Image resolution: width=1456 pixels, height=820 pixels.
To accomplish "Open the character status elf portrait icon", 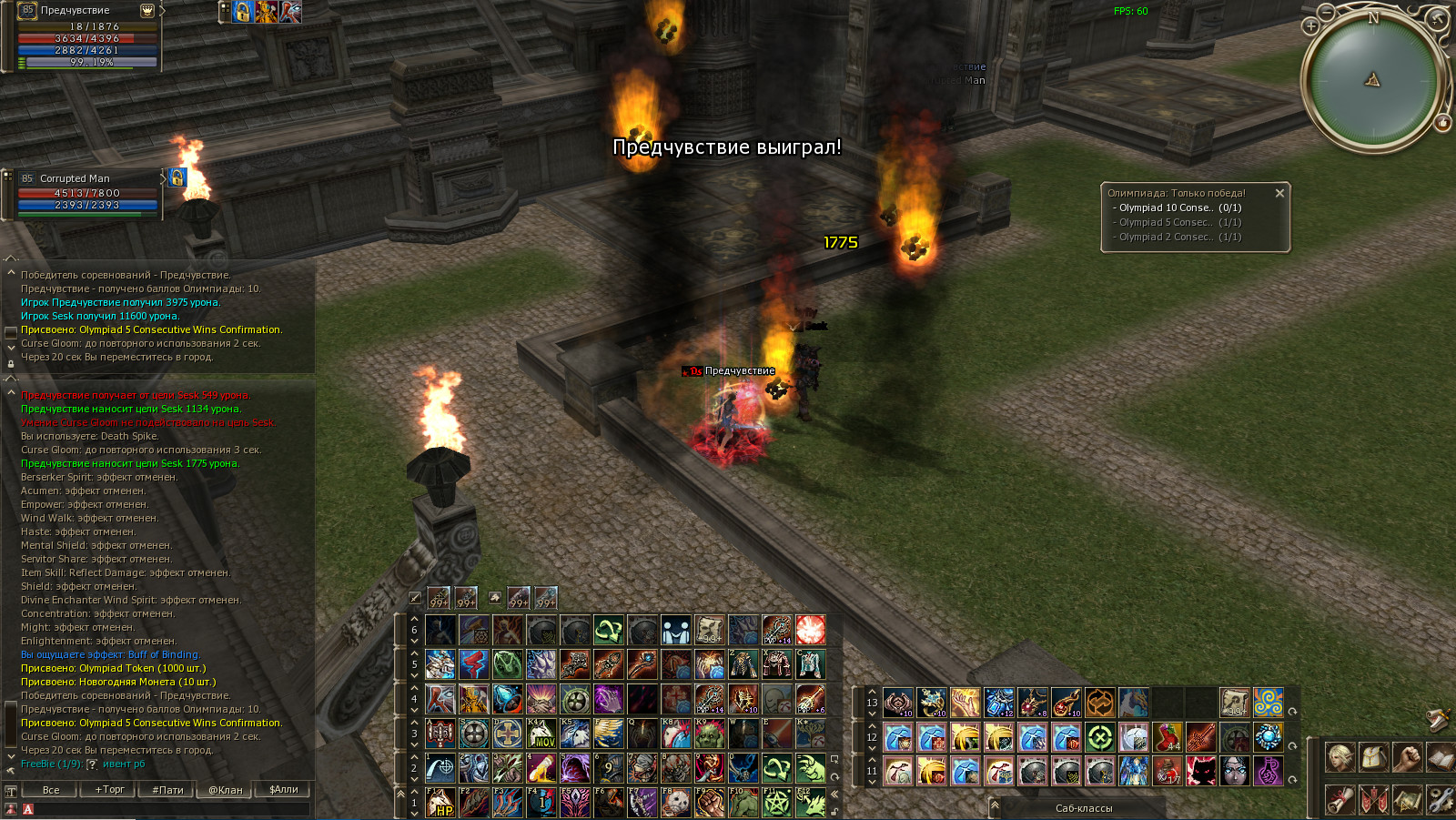I will click(x=1339, y=756).
